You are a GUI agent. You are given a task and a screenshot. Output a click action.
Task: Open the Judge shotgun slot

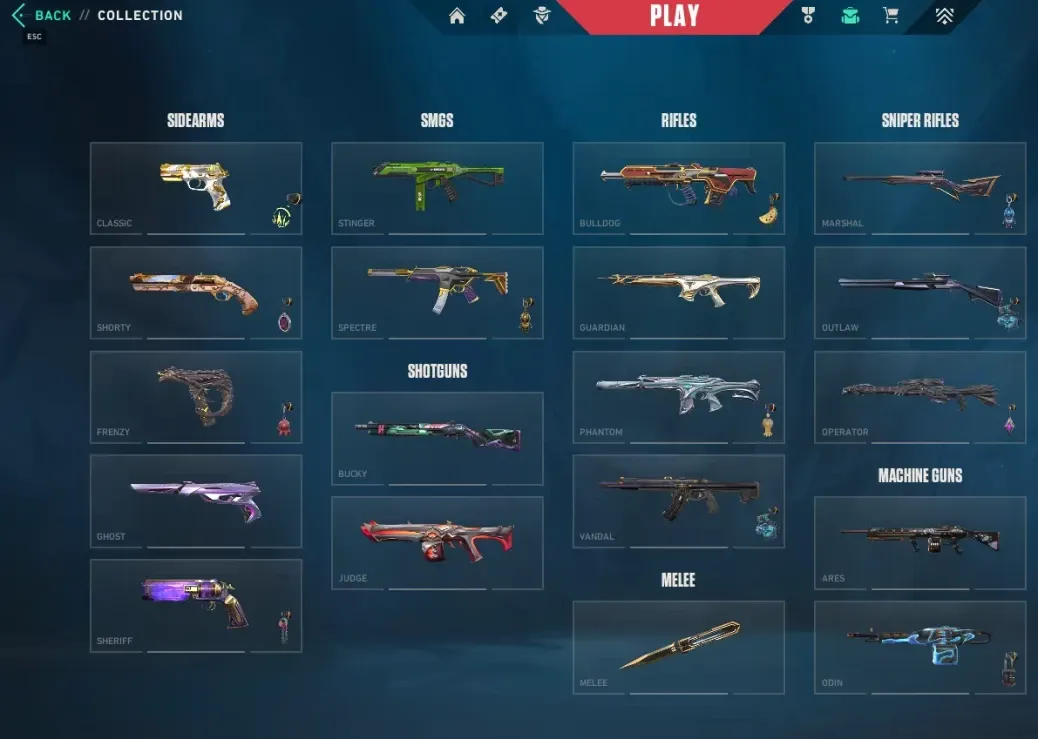pos(437,542)
